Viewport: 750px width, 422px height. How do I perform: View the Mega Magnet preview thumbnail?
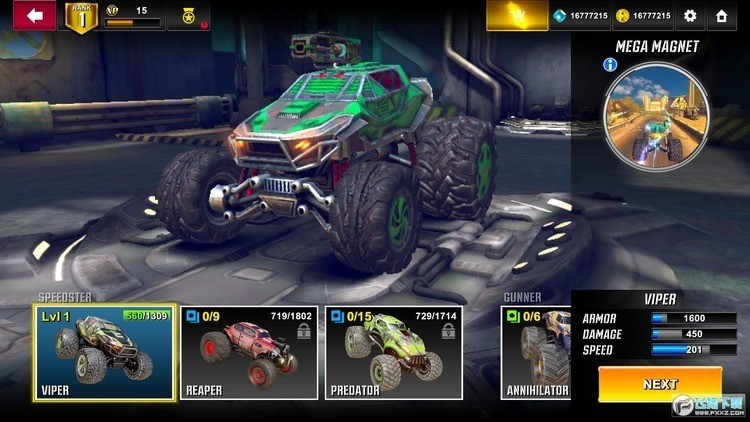657,114
